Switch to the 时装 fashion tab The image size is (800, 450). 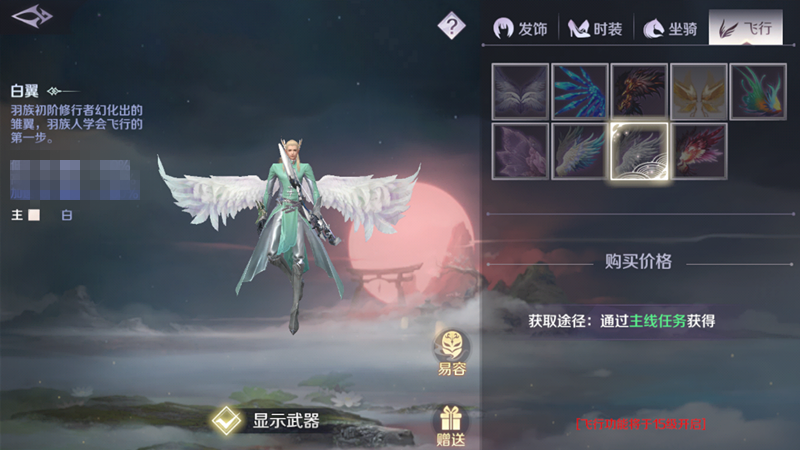(596, 28)
